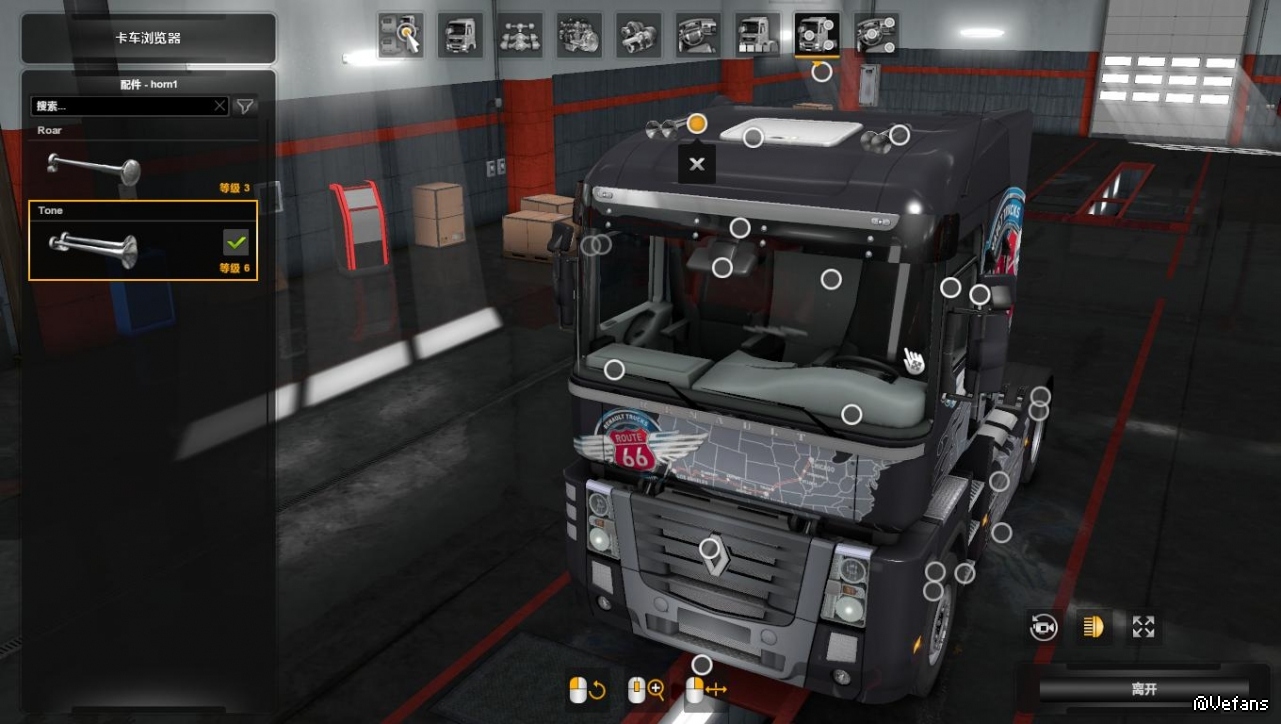
Task: Leave the garage with 离开 button
Action: [1144, 690]
